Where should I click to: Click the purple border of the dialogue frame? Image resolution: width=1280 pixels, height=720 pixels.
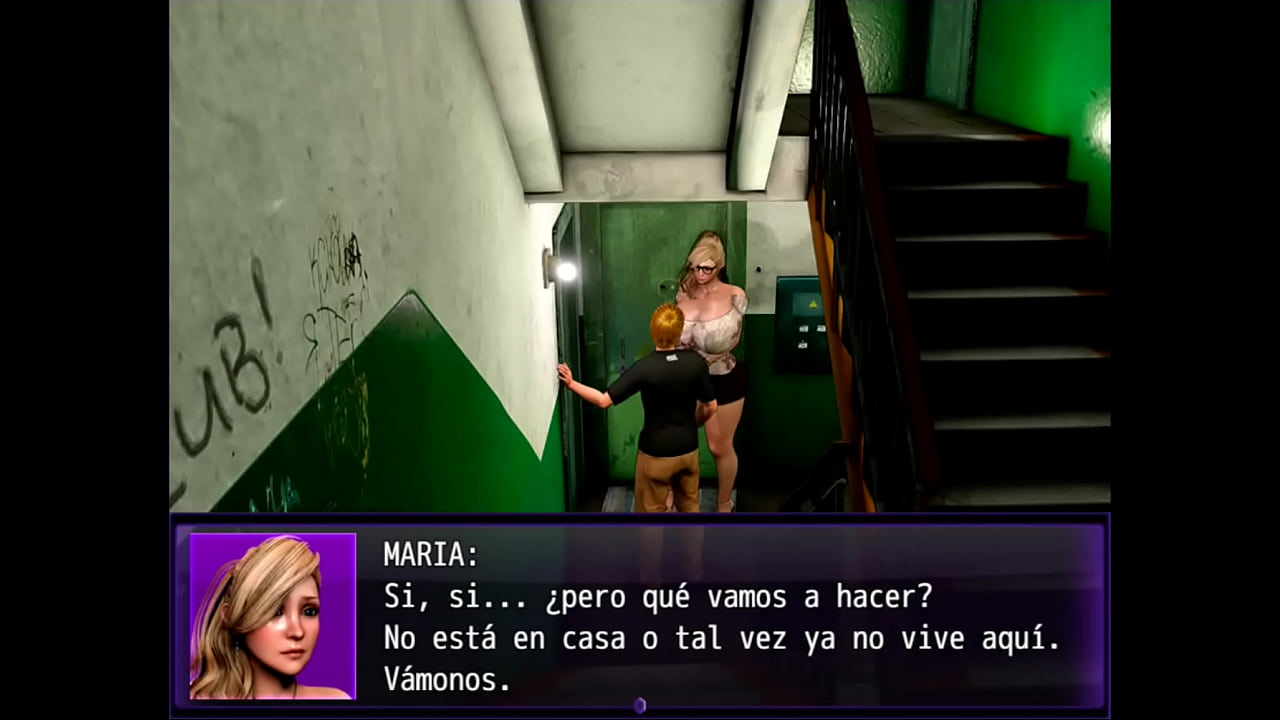[640, 521]
